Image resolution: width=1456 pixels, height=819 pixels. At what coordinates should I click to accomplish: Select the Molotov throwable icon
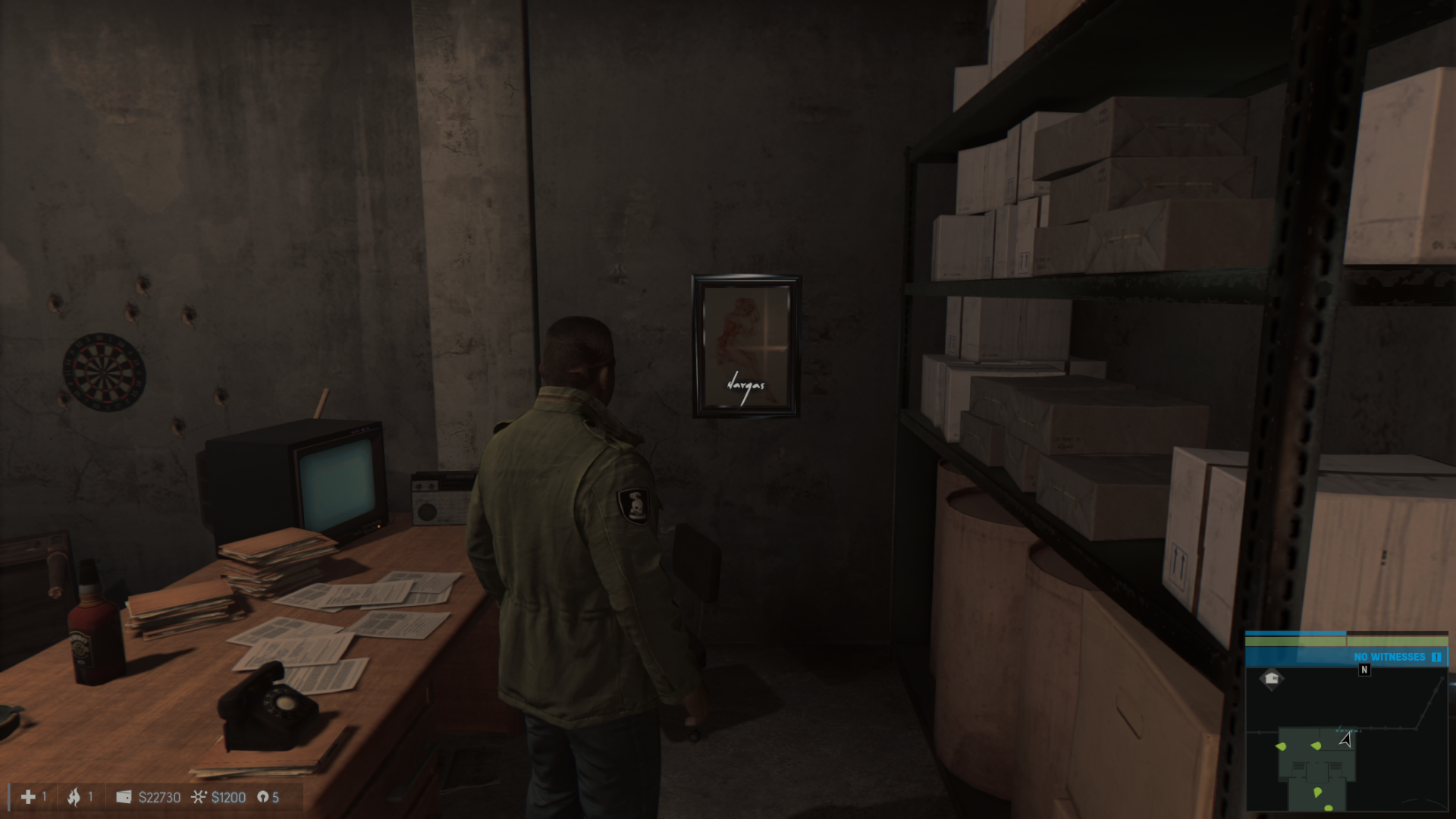(74, 797)
